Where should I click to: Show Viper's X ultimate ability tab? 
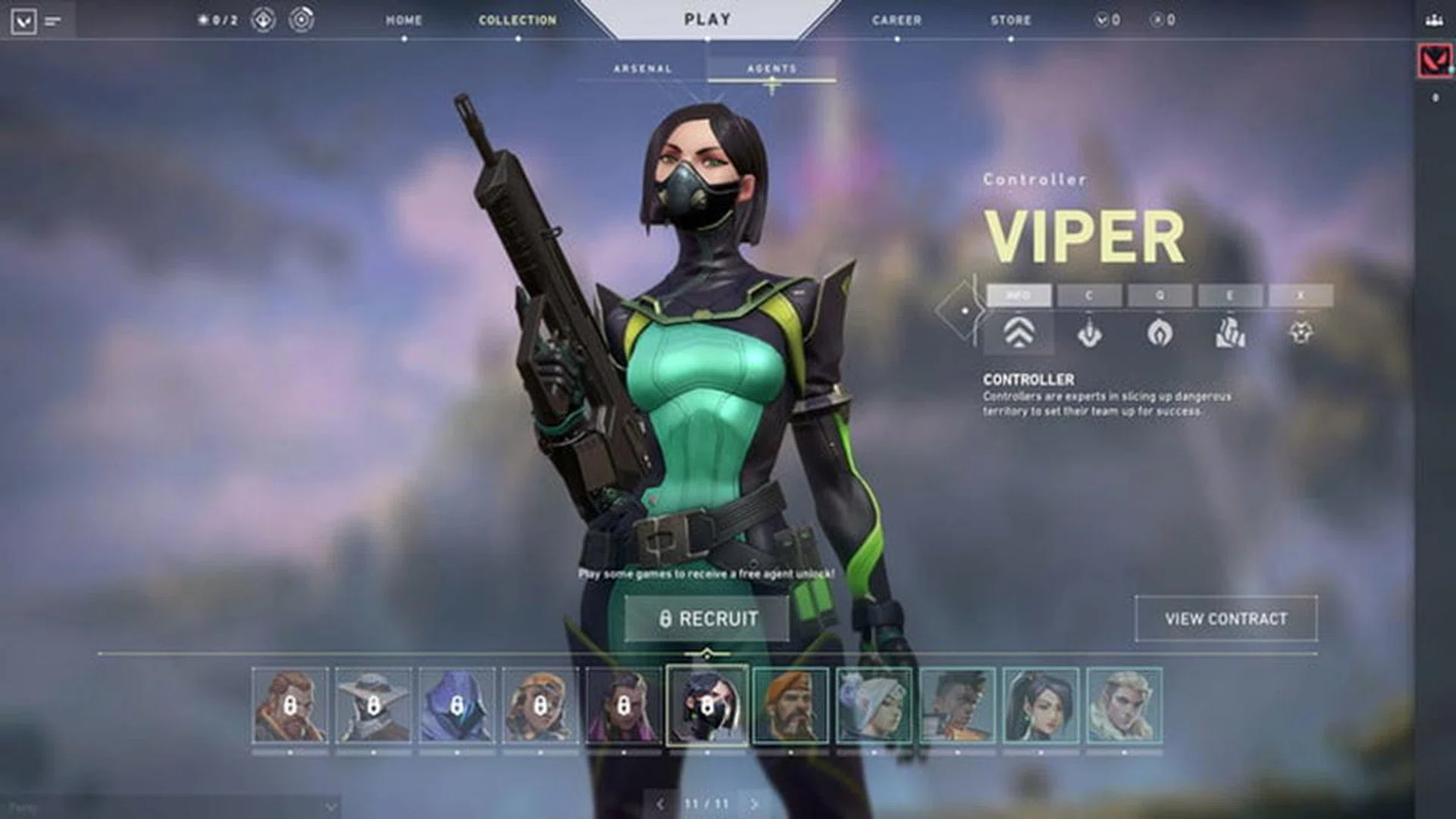coord(1301,296)
